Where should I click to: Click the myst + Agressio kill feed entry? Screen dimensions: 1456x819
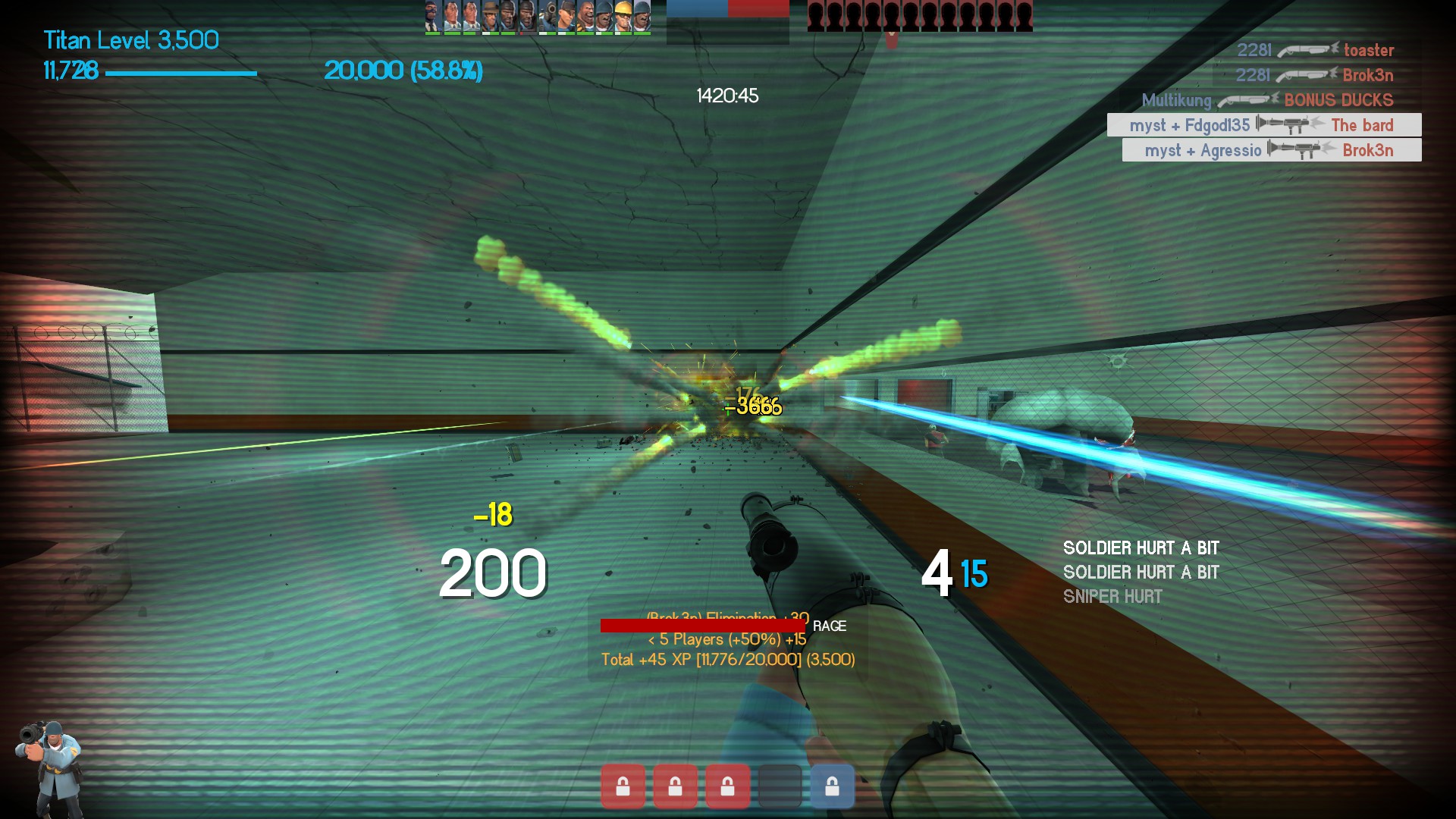[1271, 150]
